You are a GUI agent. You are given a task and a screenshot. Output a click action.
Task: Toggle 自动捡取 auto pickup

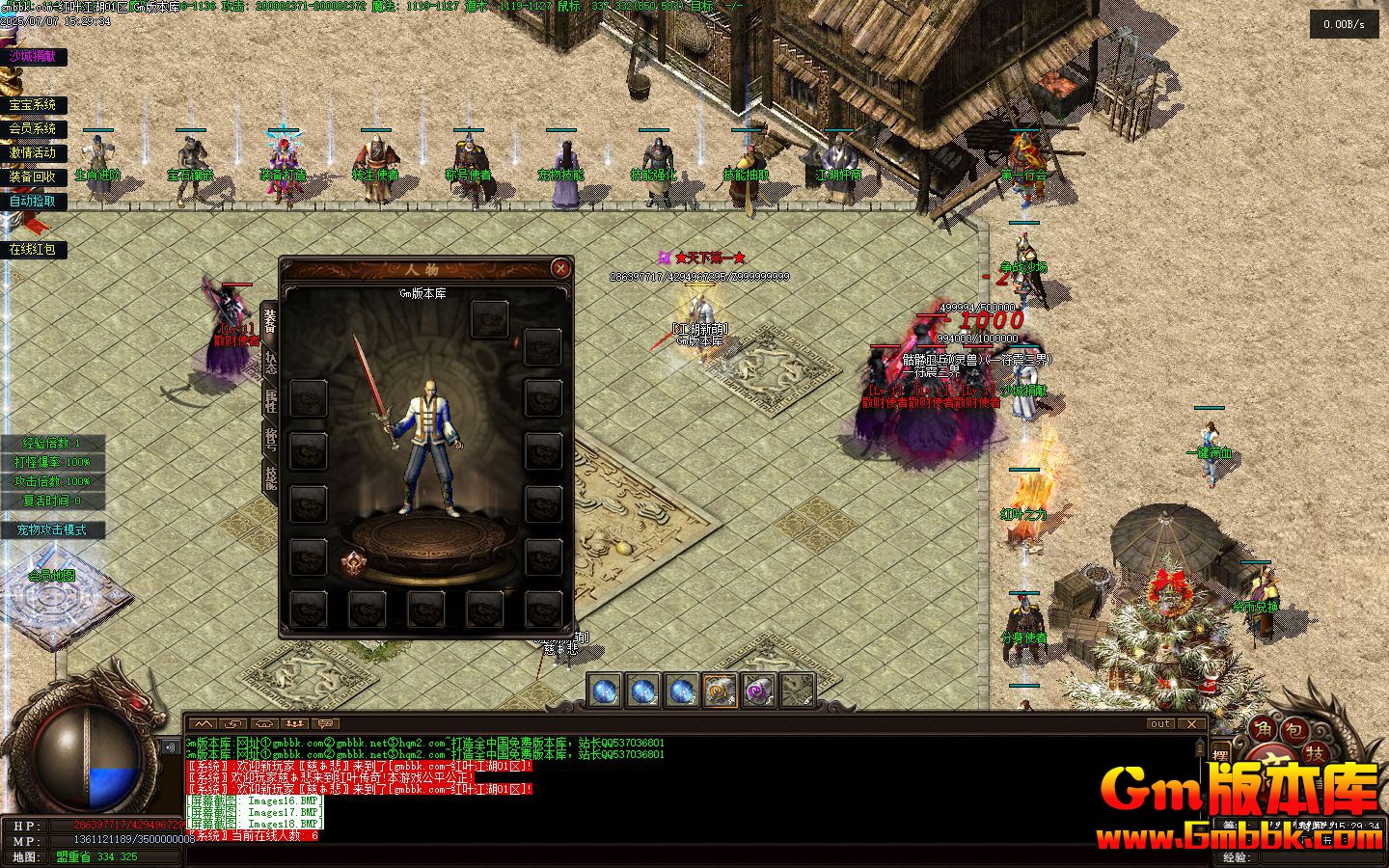33,202
